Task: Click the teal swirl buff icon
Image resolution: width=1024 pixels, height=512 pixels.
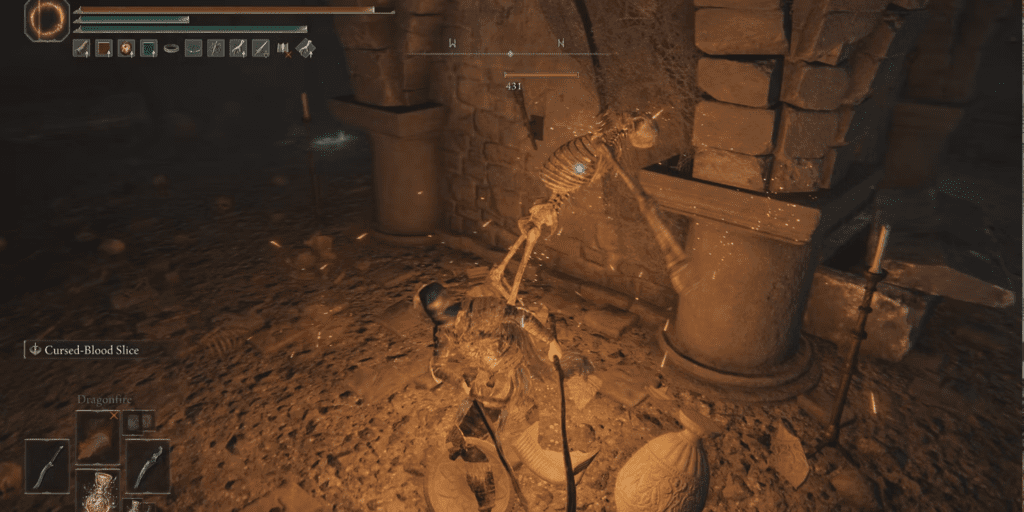Action: click(x=148, y=47)
